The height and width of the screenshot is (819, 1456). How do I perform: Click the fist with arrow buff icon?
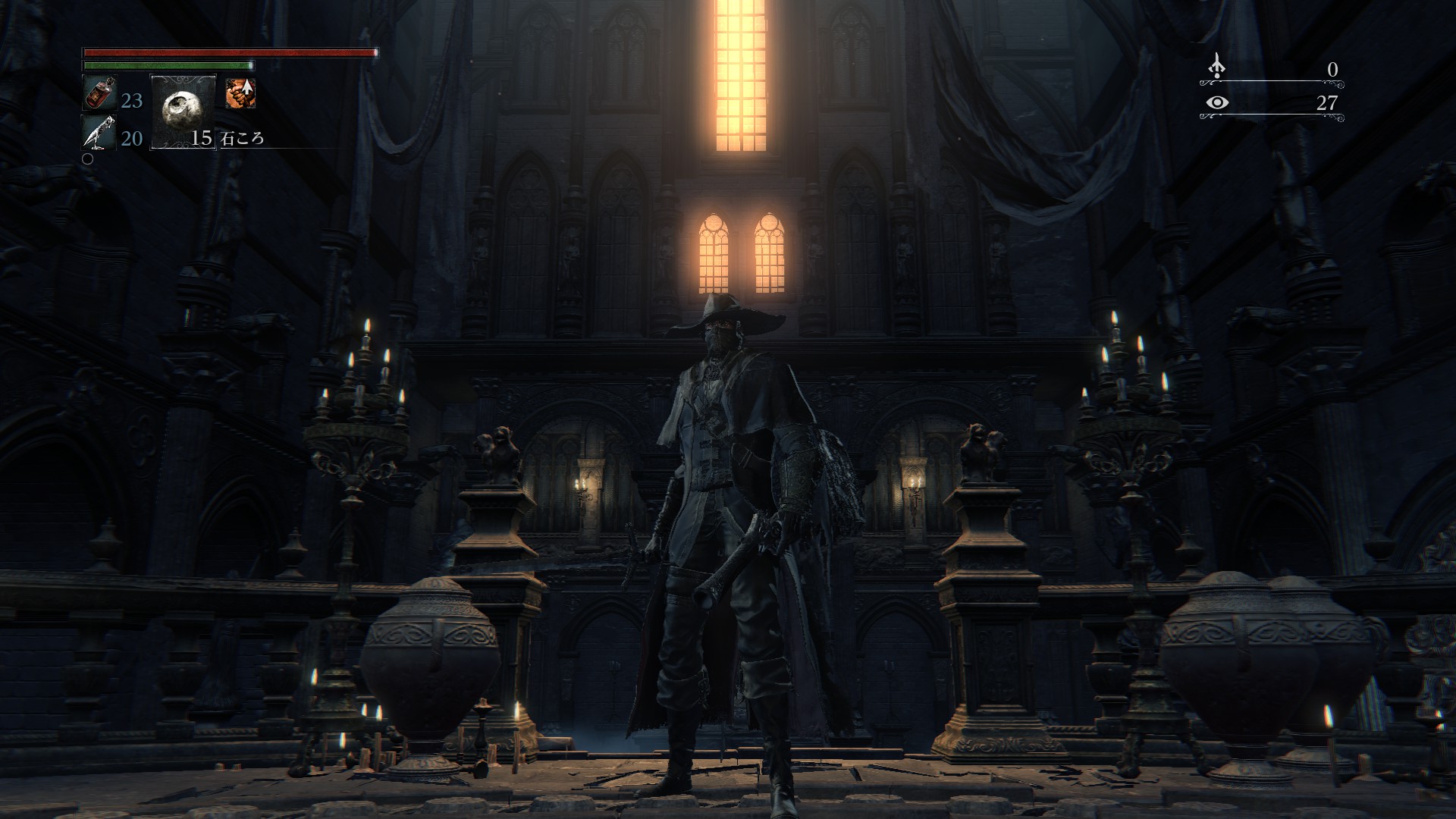240,93
